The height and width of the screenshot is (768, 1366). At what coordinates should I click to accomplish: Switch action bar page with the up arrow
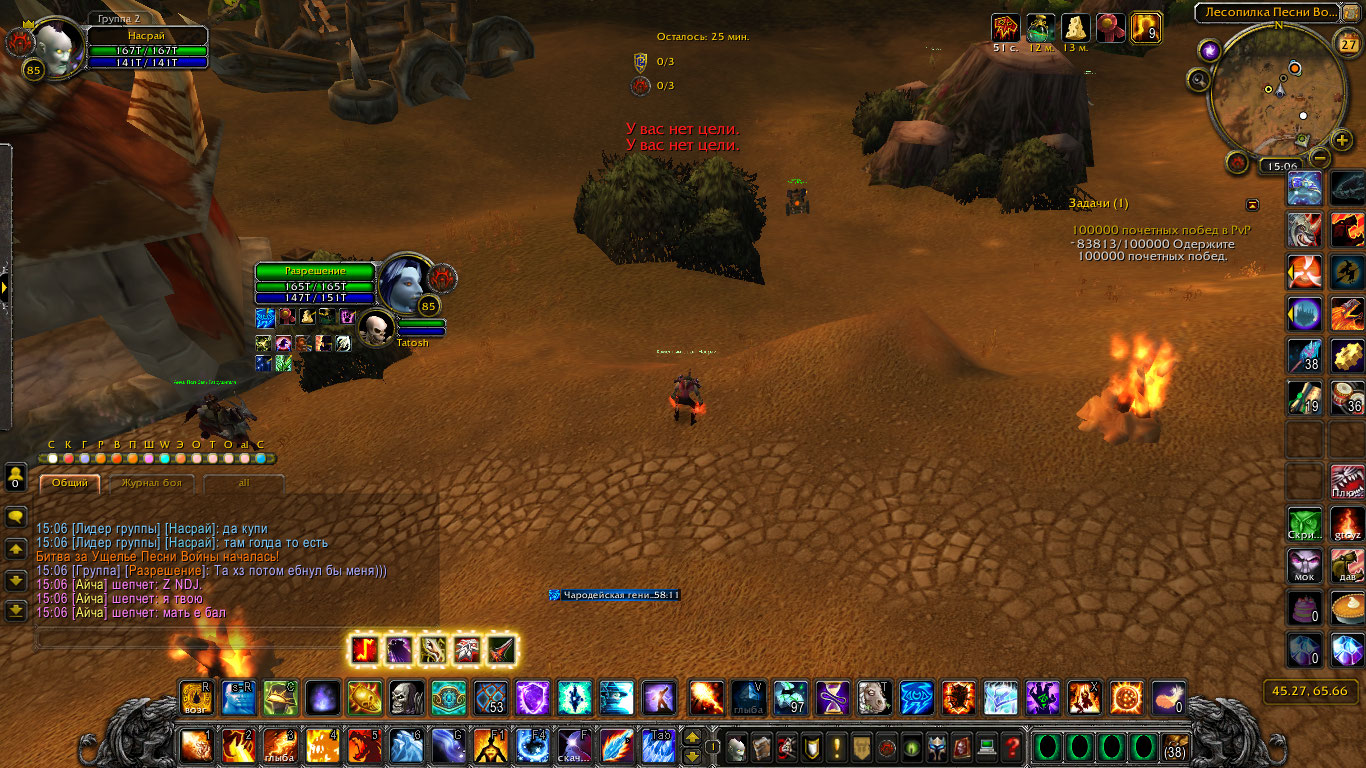pos(691,738)
